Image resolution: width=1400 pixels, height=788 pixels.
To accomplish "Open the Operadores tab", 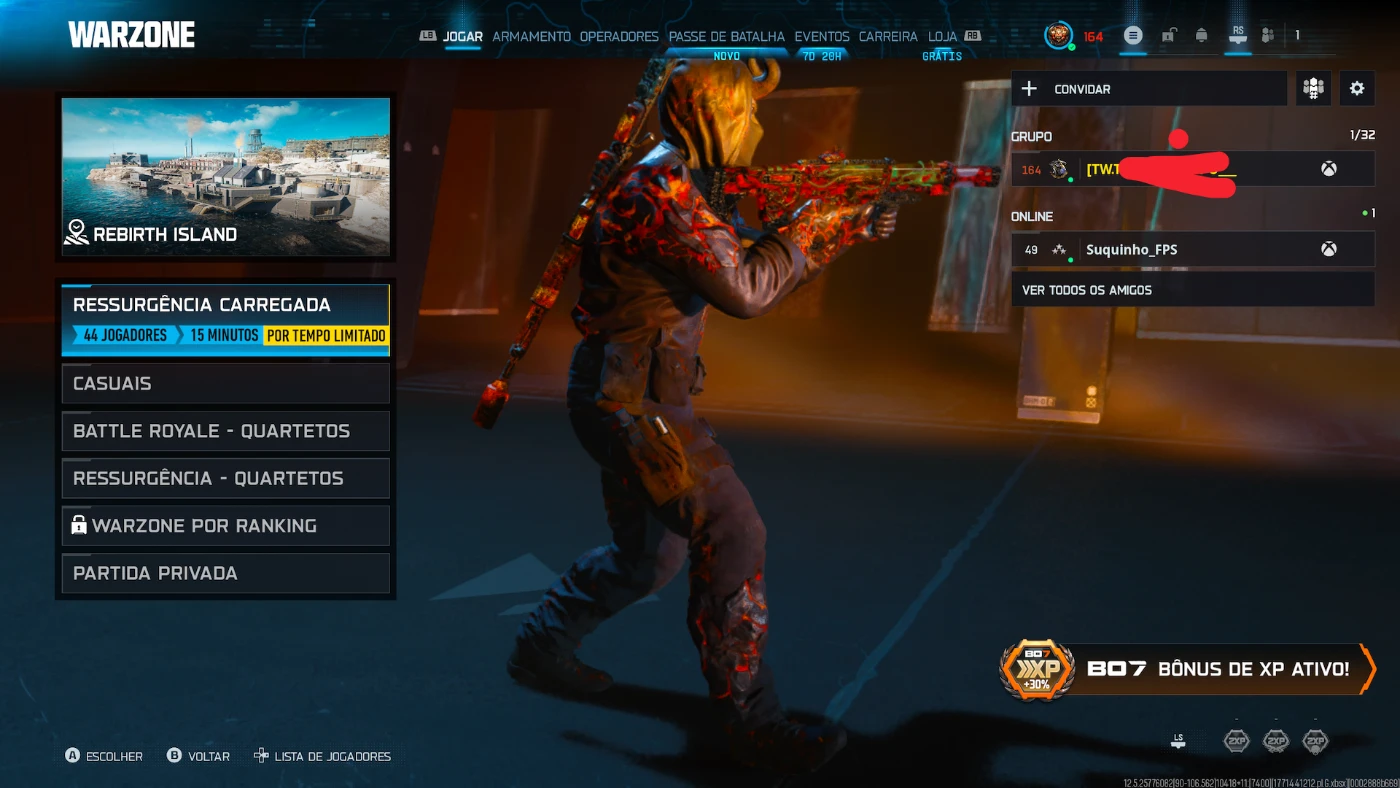I will [x=619, y=37].
